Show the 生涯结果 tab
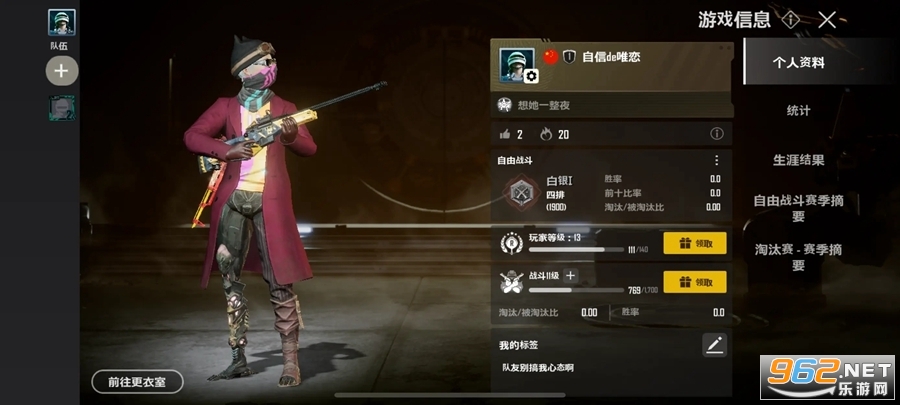This screenshot has width=900, height=405. [x=797, y=159]
